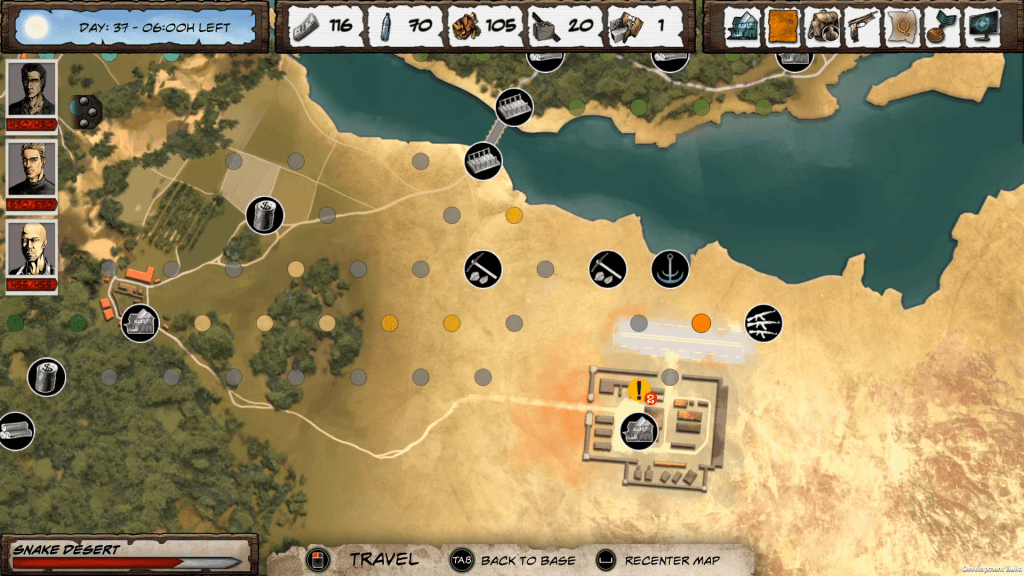The height and width of the screenshot is (576, 1024).
Task: Open the computer monitor icon
Action: coord(979,26)
